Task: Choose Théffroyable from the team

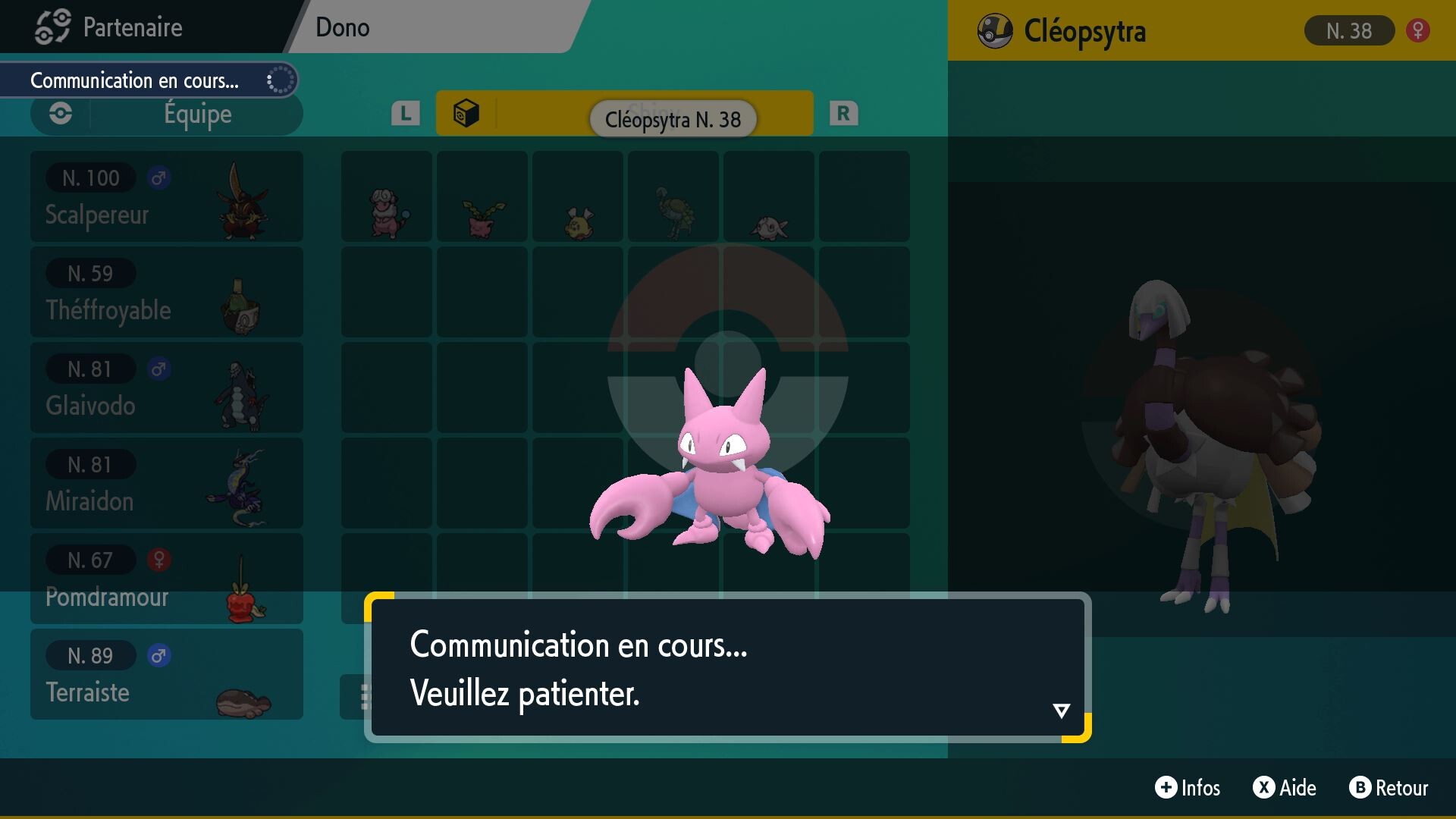Action: tap(167, 292)
